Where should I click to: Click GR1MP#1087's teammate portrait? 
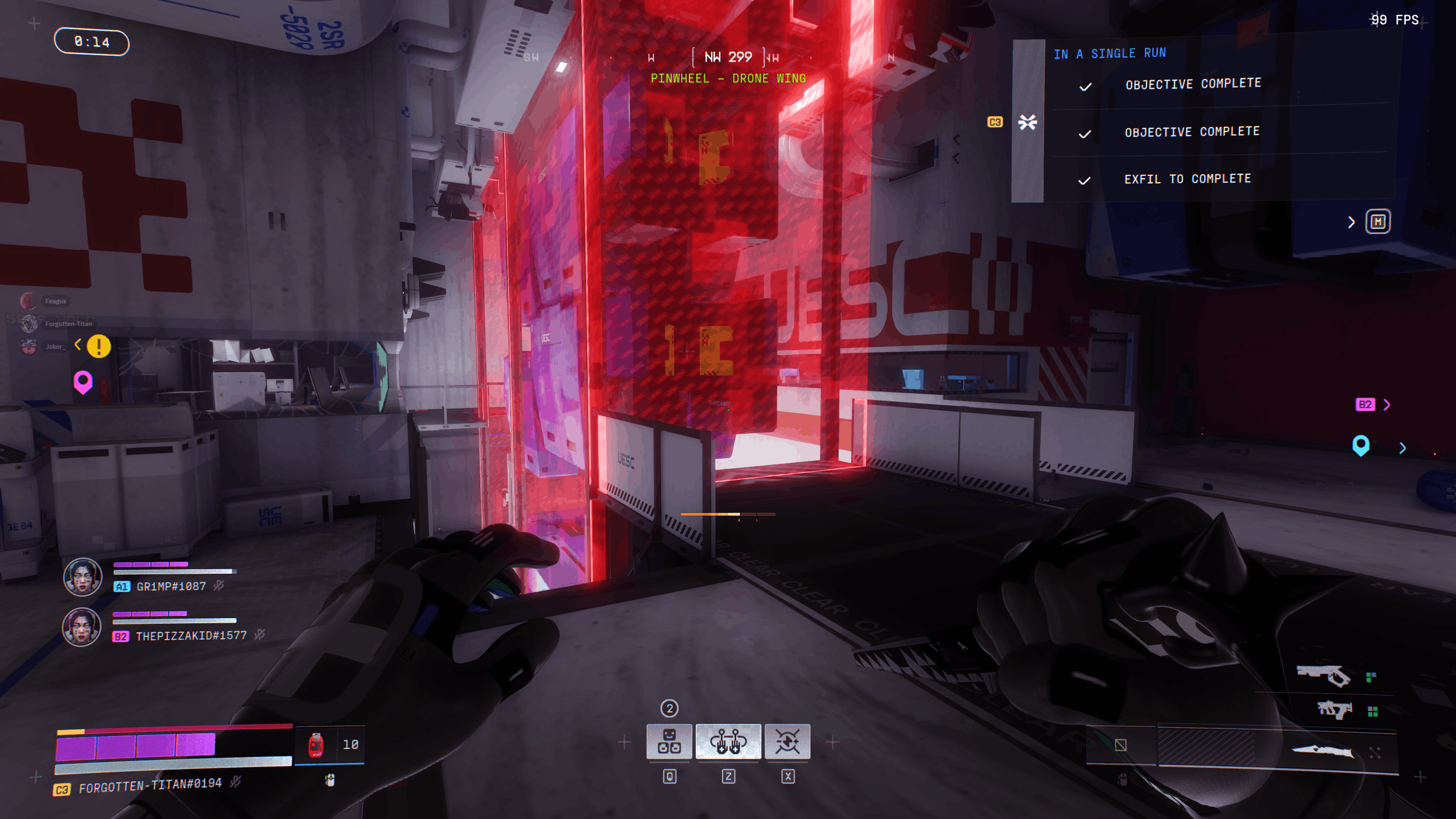83,577
